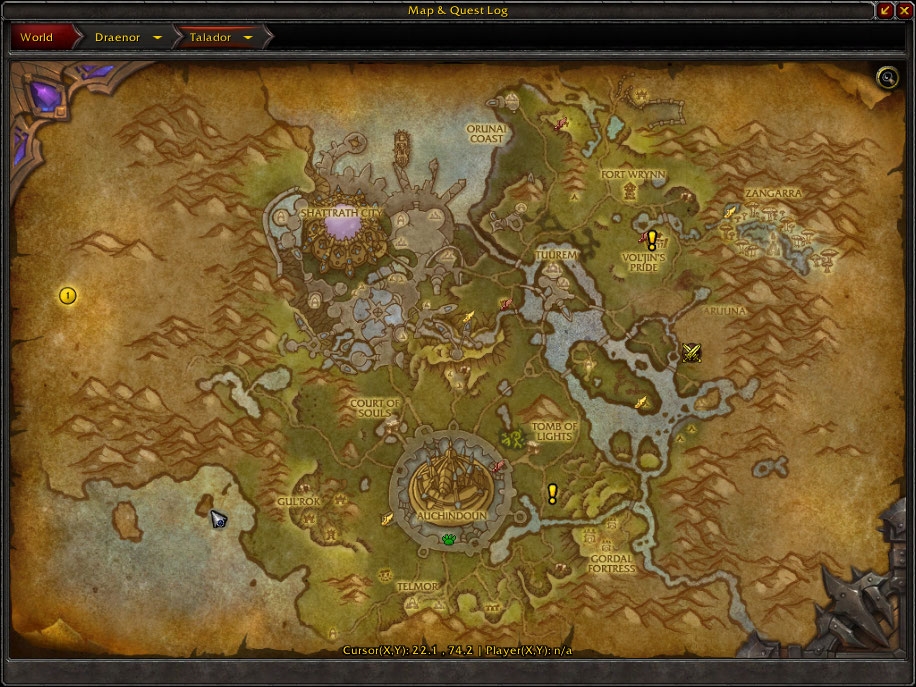
Task: Toggle the map window size arrow button
Action: pyautogui.click(x=885, y=11)
